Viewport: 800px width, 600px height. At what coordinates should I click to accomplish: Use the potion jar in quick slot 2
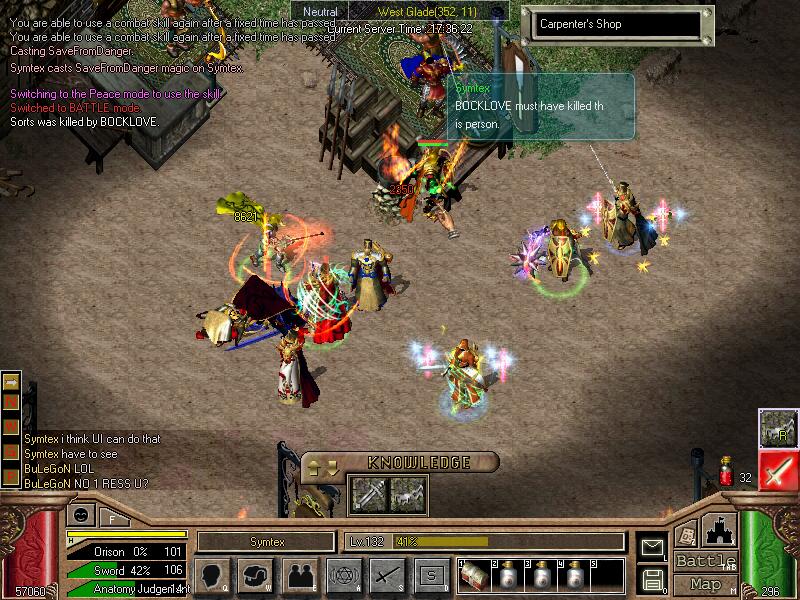tap(506, 577)
